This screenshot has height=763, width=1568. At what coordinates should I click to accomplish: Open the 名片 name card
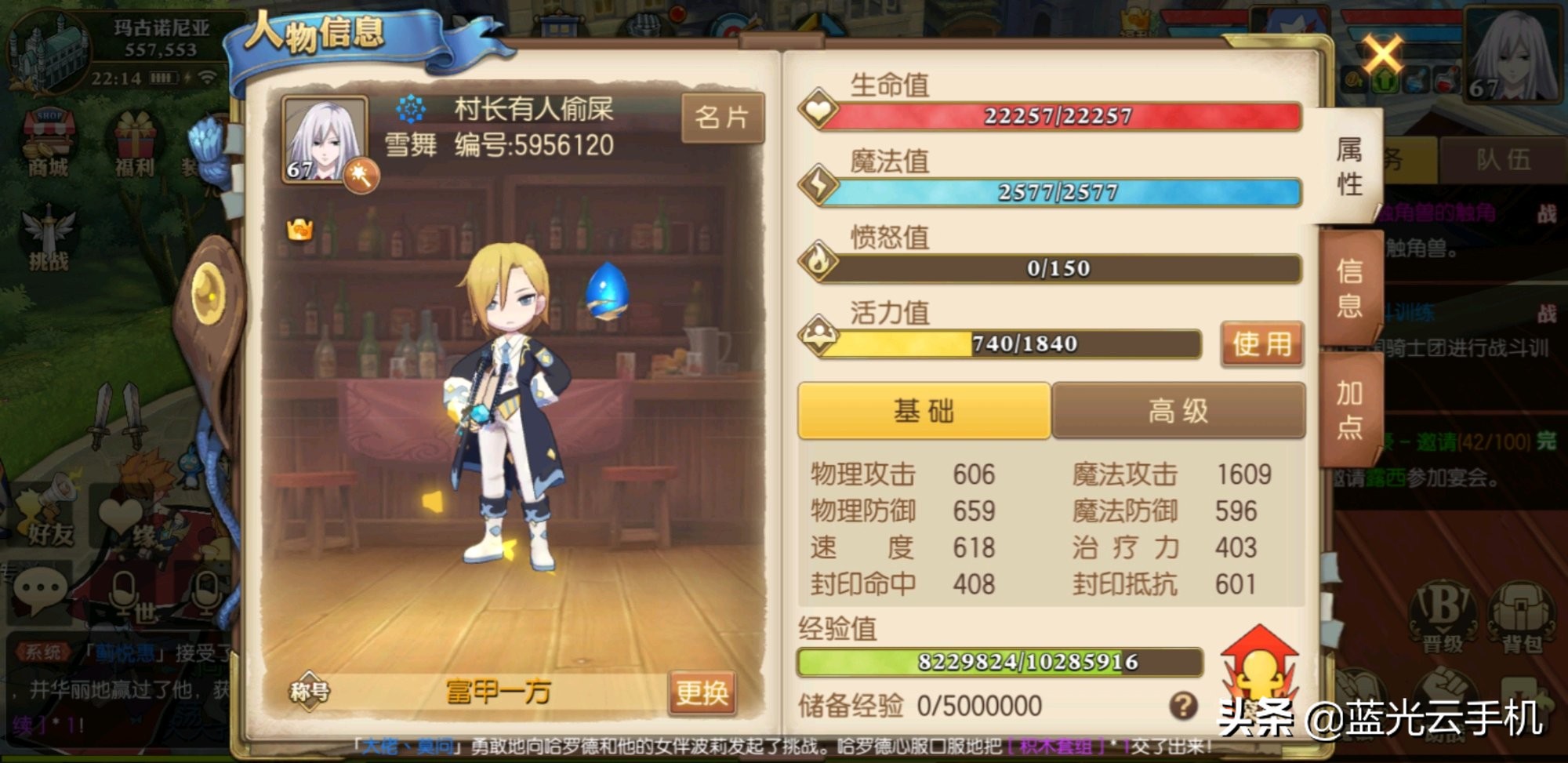click(x=722, y=118)
